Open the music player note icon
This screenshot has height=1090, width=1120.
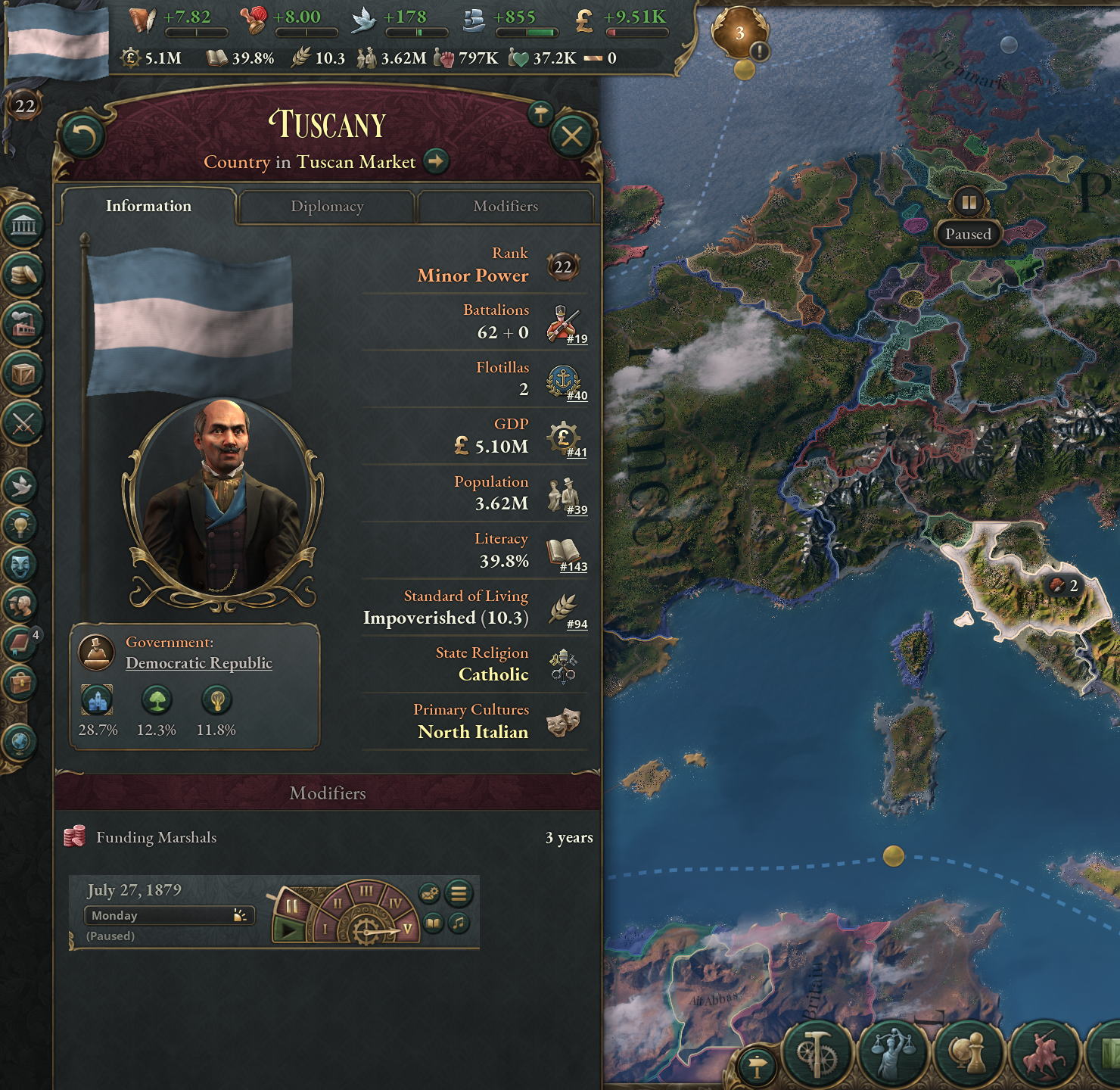tap(459, 923)
